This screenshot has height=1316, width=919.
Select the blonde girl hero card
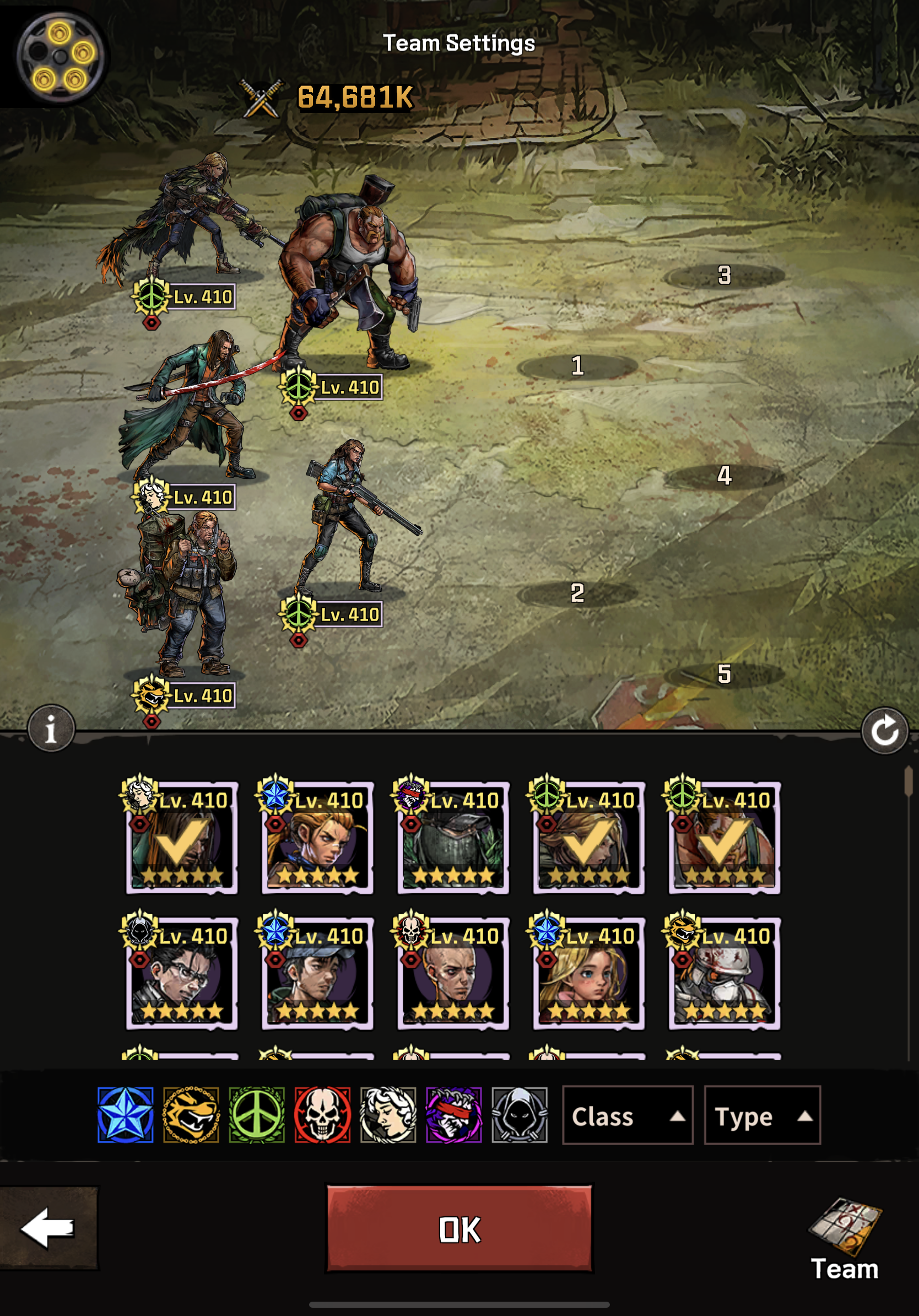[x=588, y=973]
